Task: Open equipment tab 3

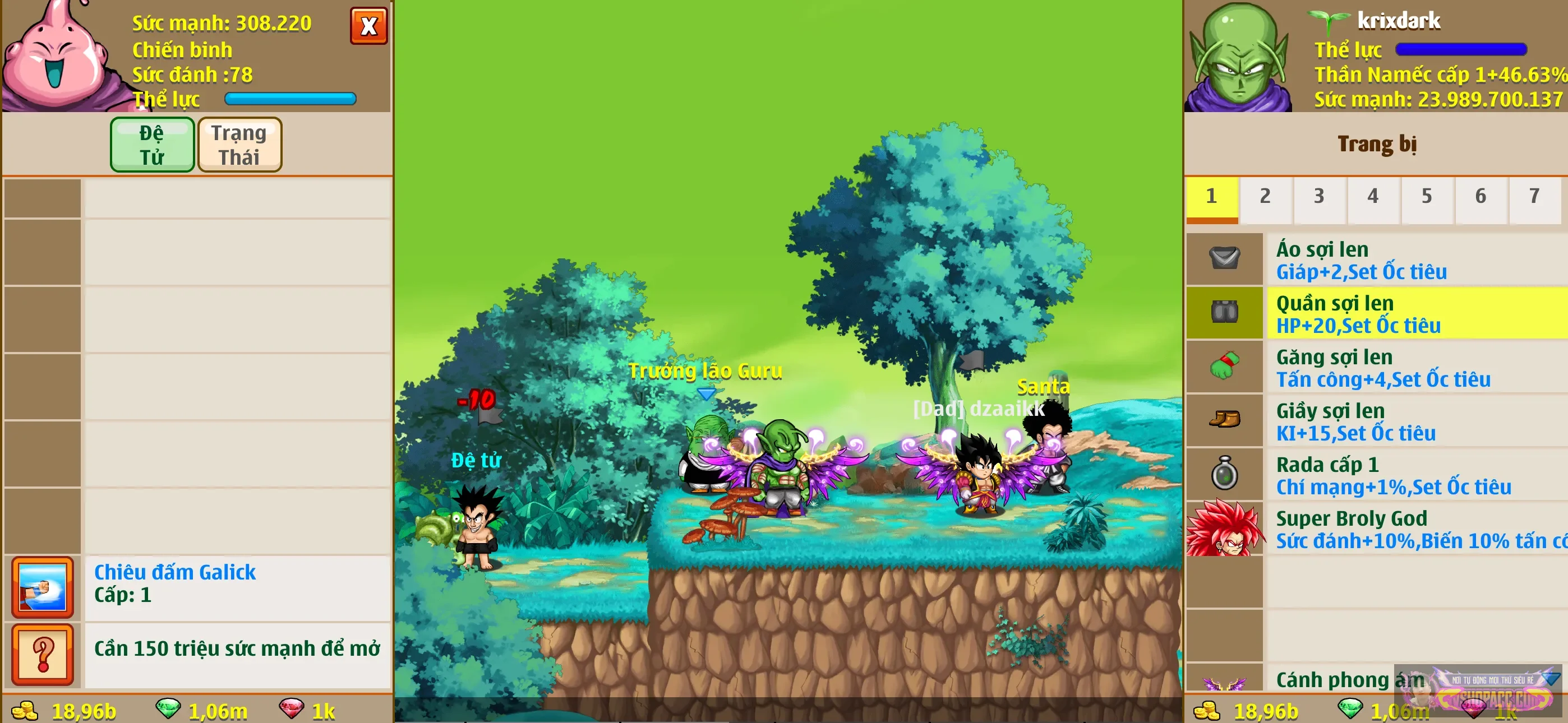Action: [1318, 198]
